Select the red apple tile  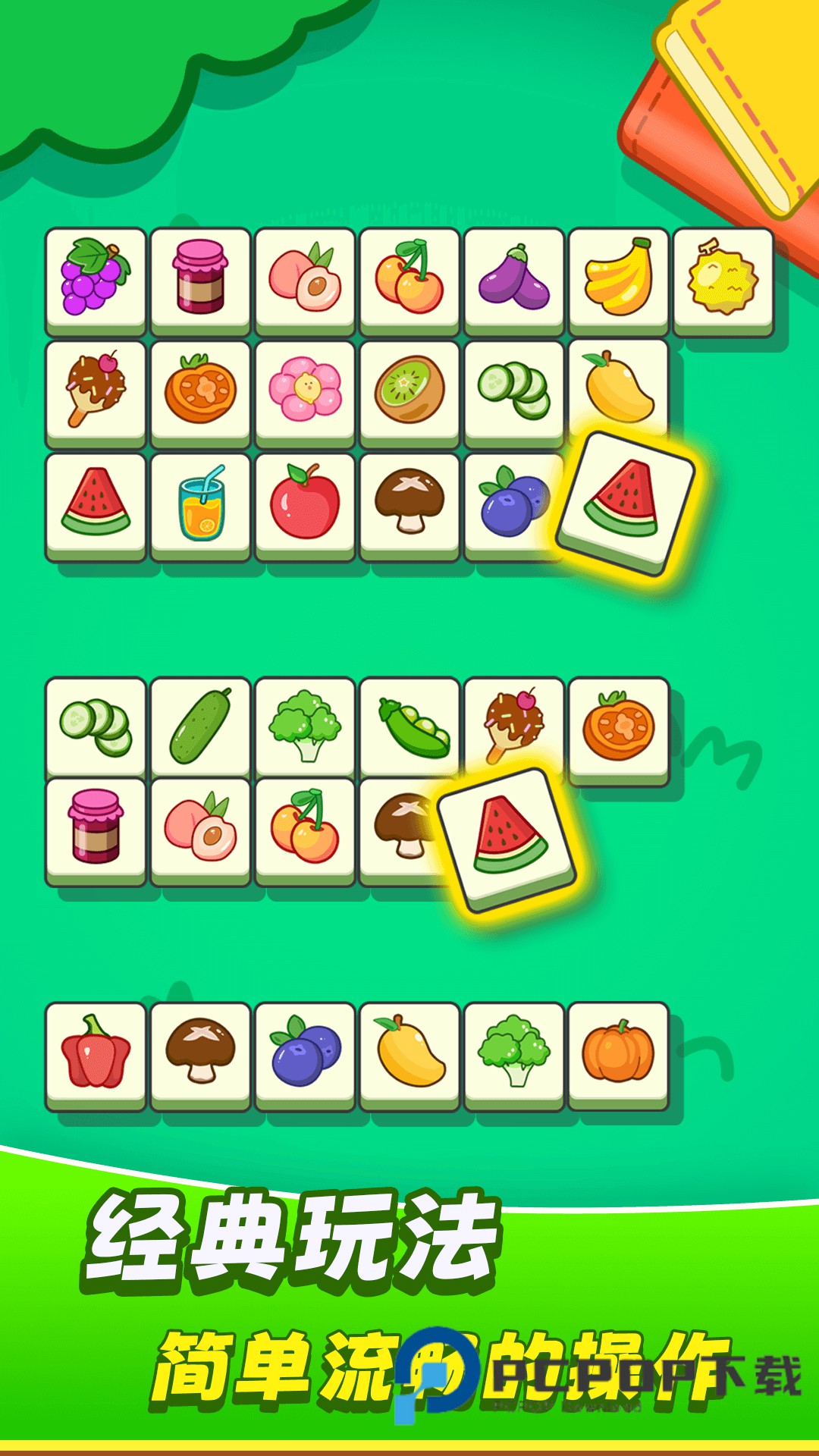(305, 503)
